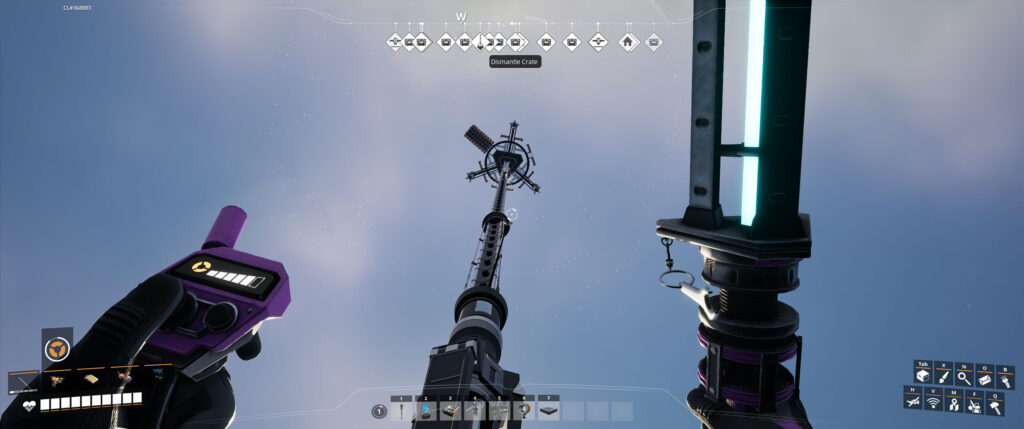Viewport: 1024px width, 429px height.
Task: Select the equipped orange gear item slot
Action: (57, 350)
